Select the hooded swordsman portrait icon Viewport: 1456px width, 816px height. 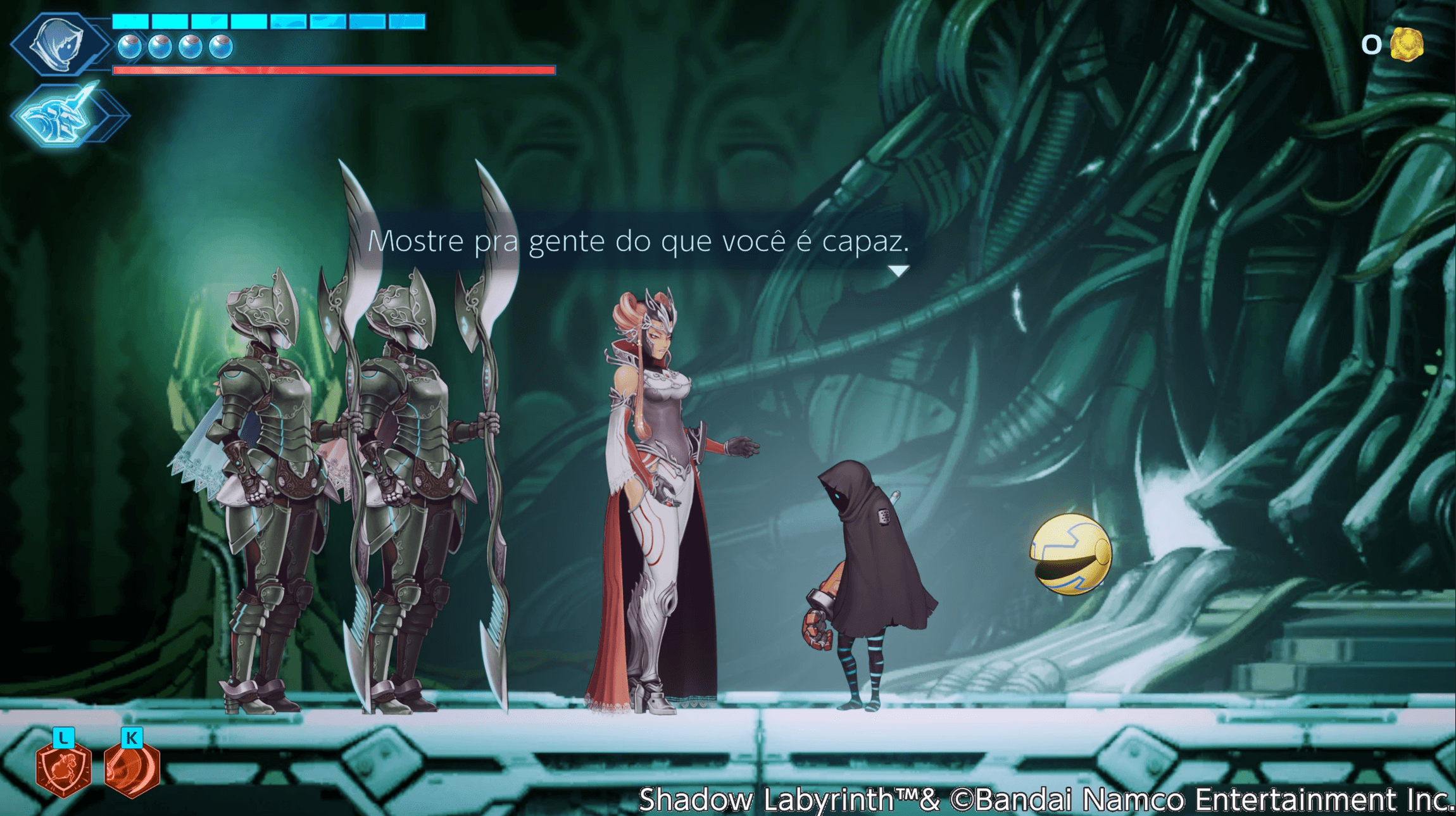pyautogui.click(x=61, y=43)
